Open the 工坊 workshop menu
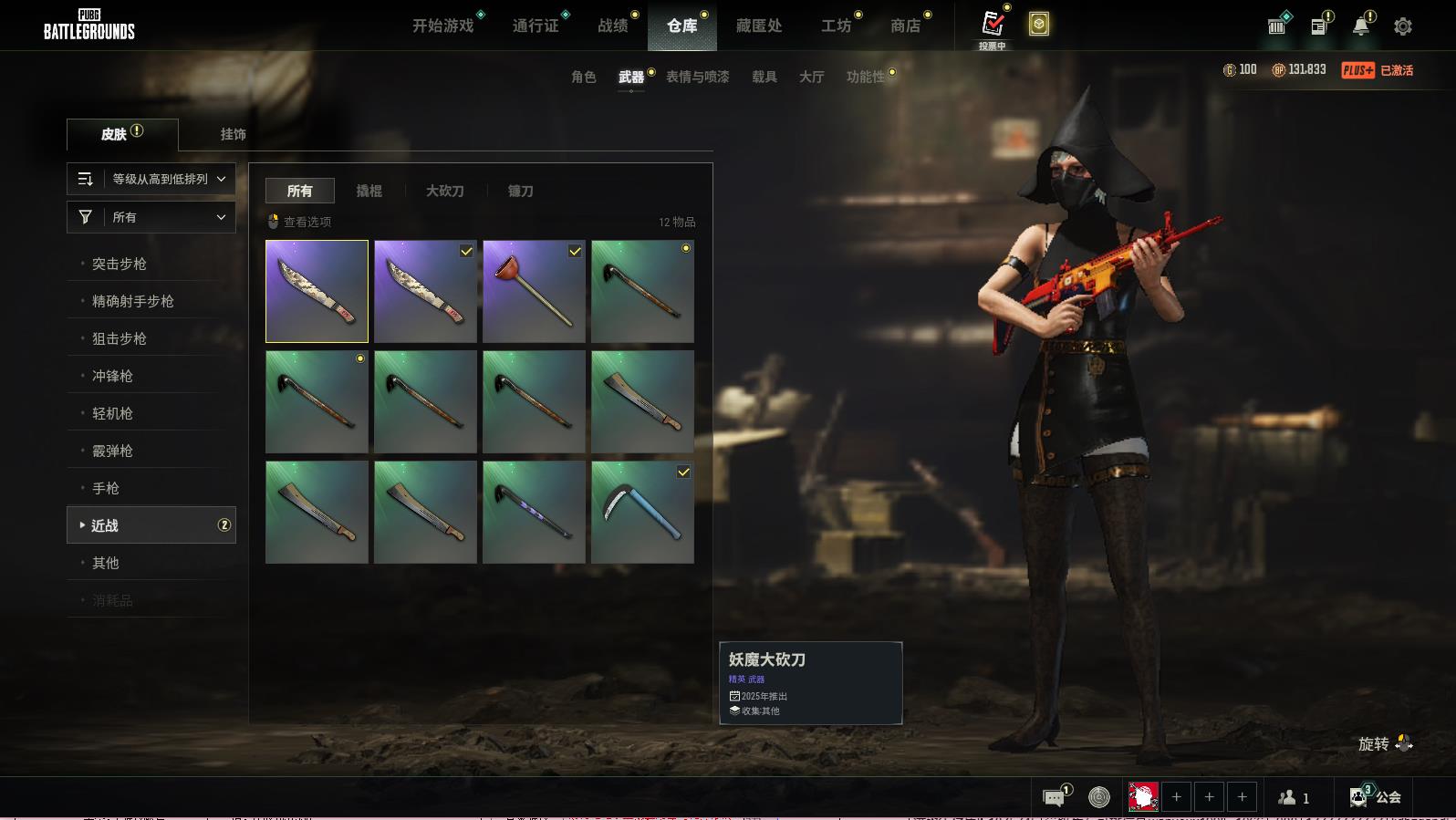 coord(836,26)
